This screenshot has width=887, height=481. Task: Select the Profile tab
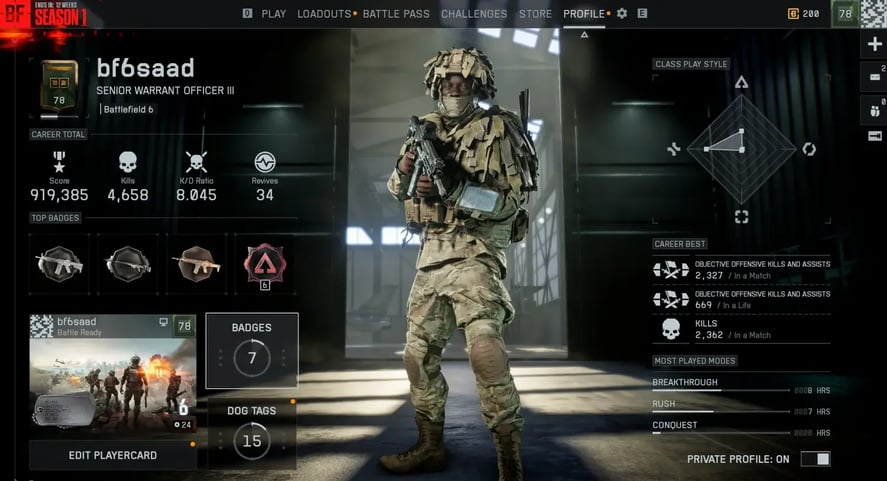pyautogui.click(x=584, y=14)
